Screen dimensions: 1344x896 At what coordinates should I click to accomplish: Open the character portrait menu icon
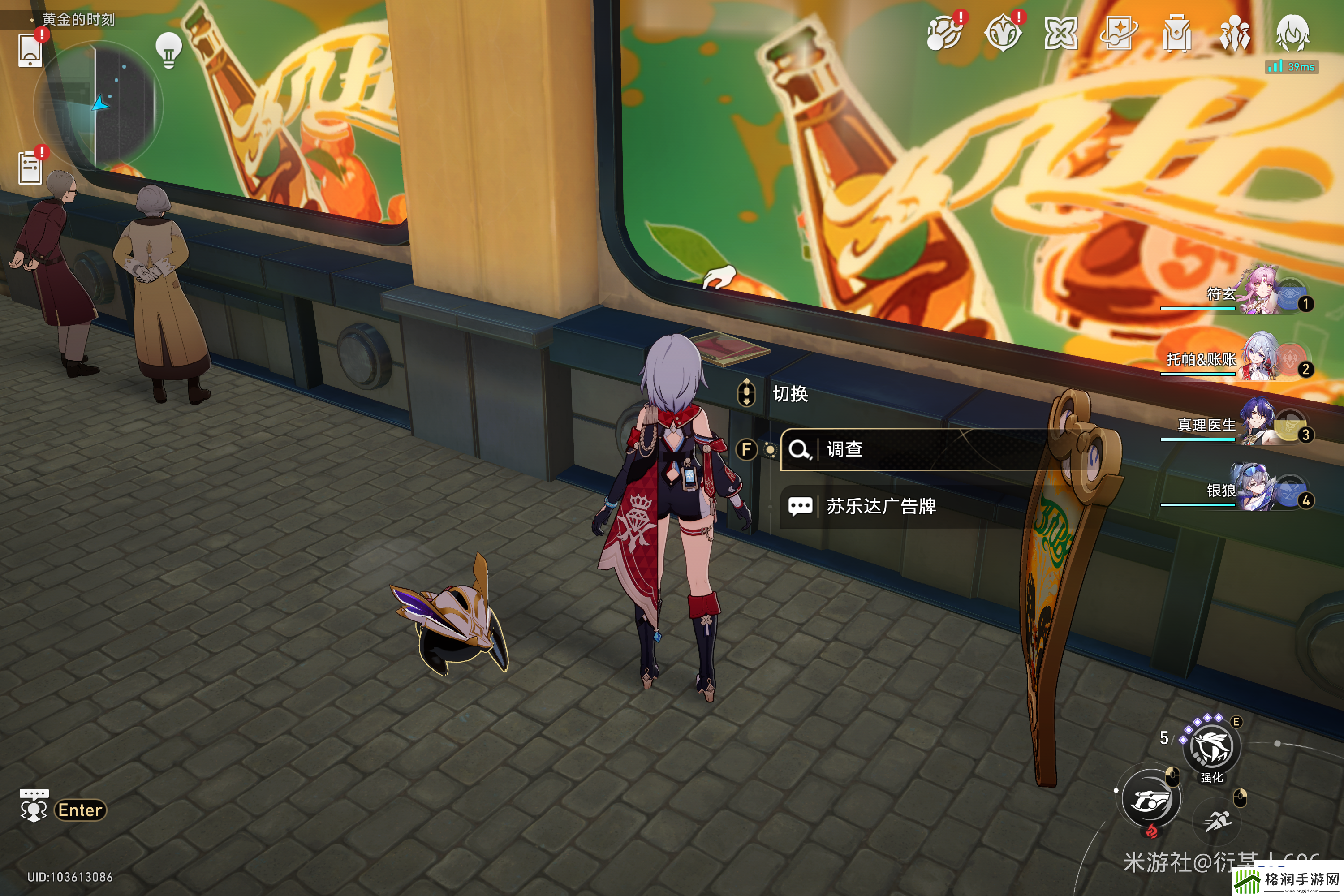1292,33
